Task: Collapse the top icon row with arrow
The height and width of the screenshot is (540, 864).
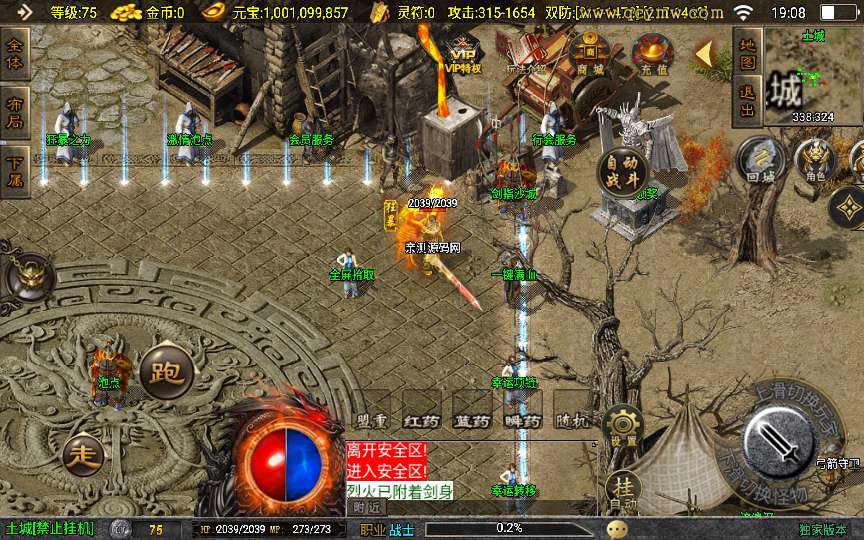Action: click(x=706, y=53)
